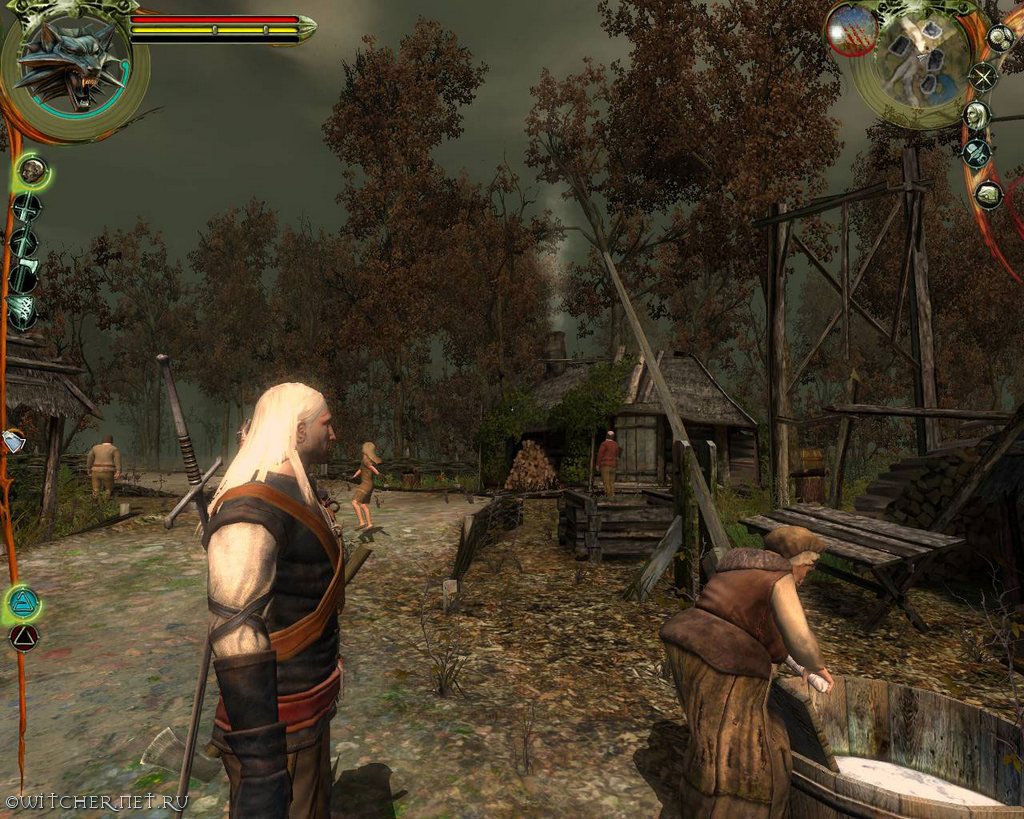The height and width of the screenshot is (819, 1024).
Task: Choose the axe weapon slot
Action: [24, 277]
